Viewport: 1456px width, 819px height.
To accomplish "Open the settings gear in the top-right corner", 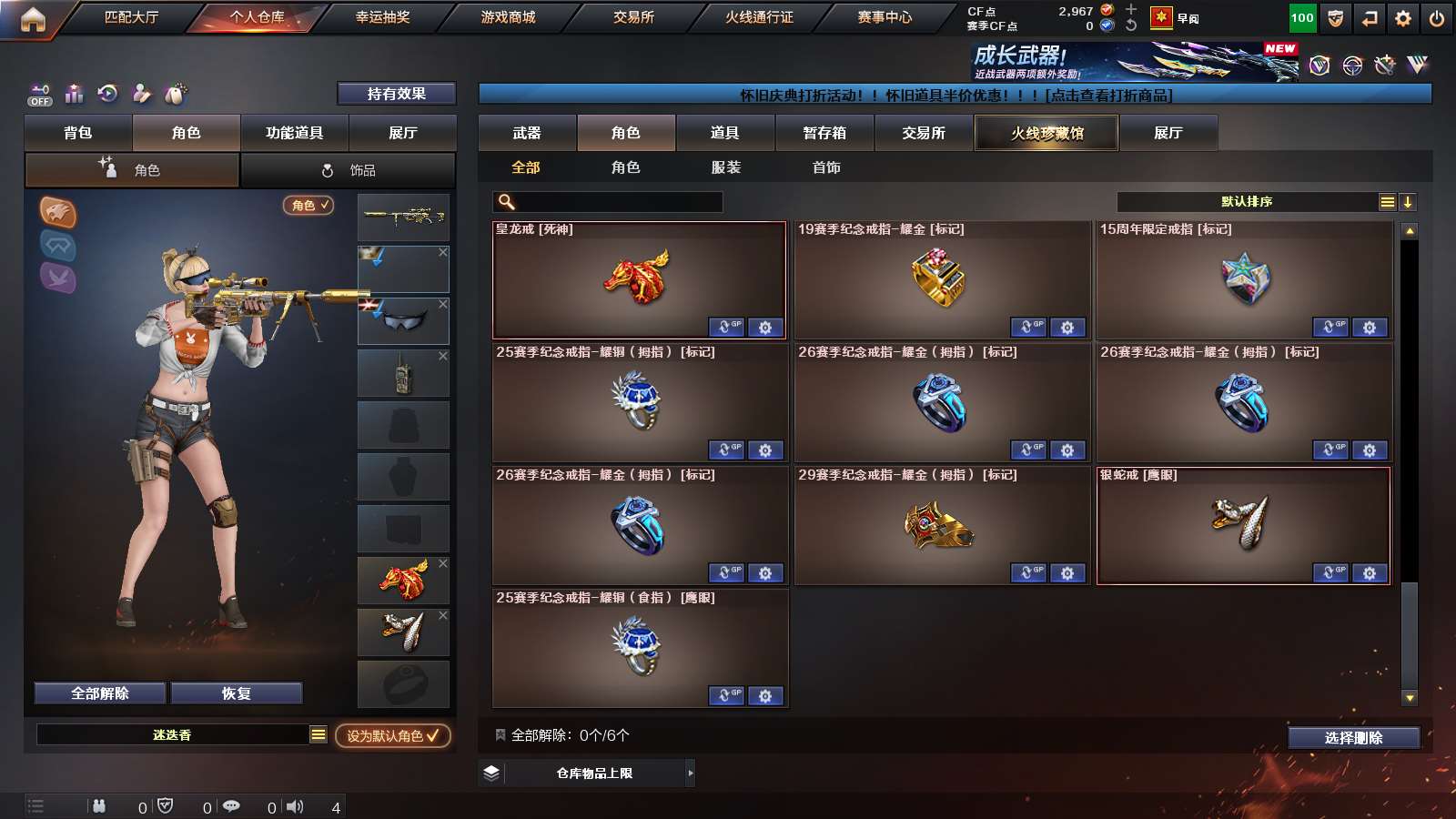I will coord(1402,16).
